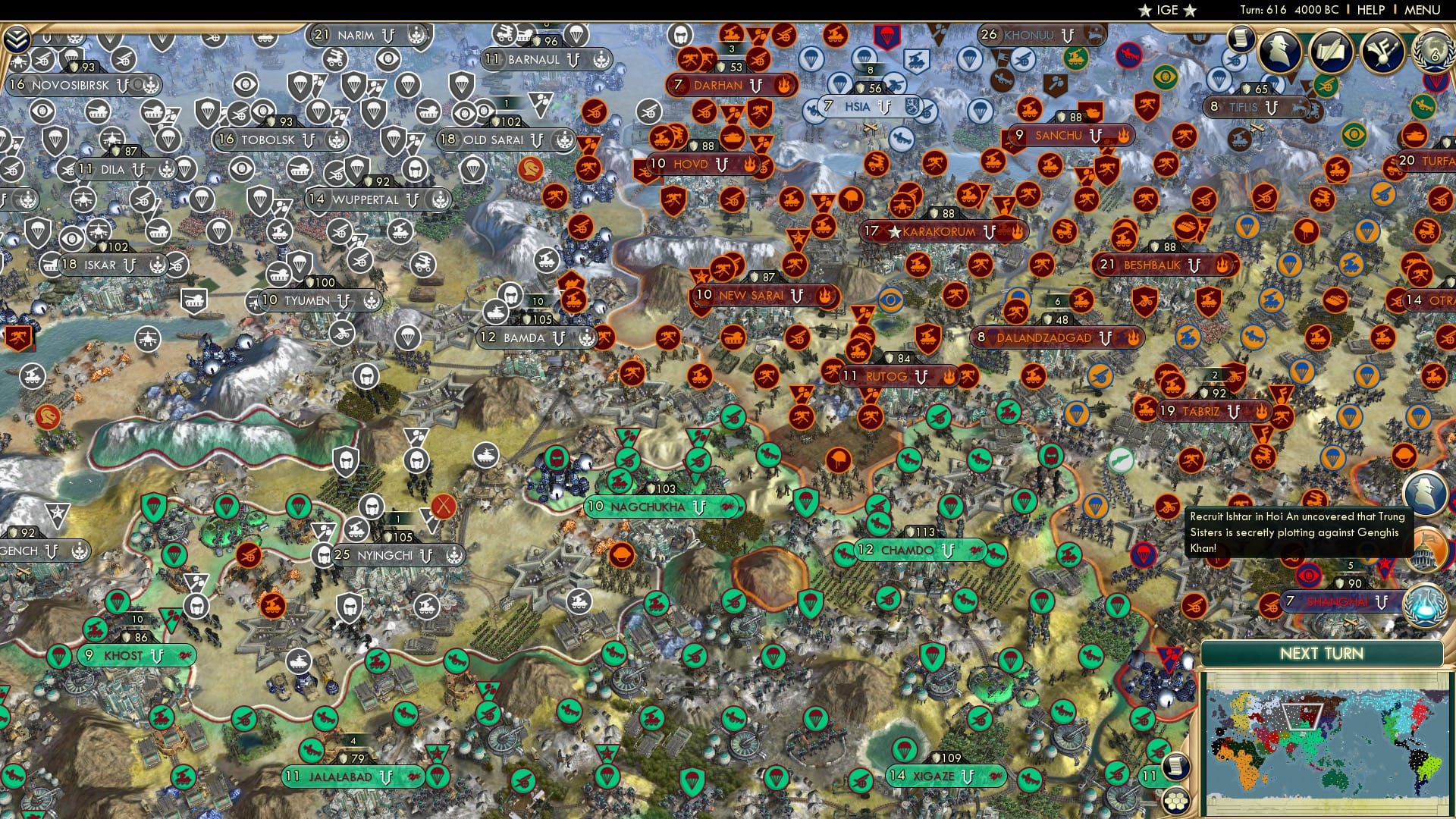Click Hovd's city banner dropdown arrow

[x=722, y=164]
